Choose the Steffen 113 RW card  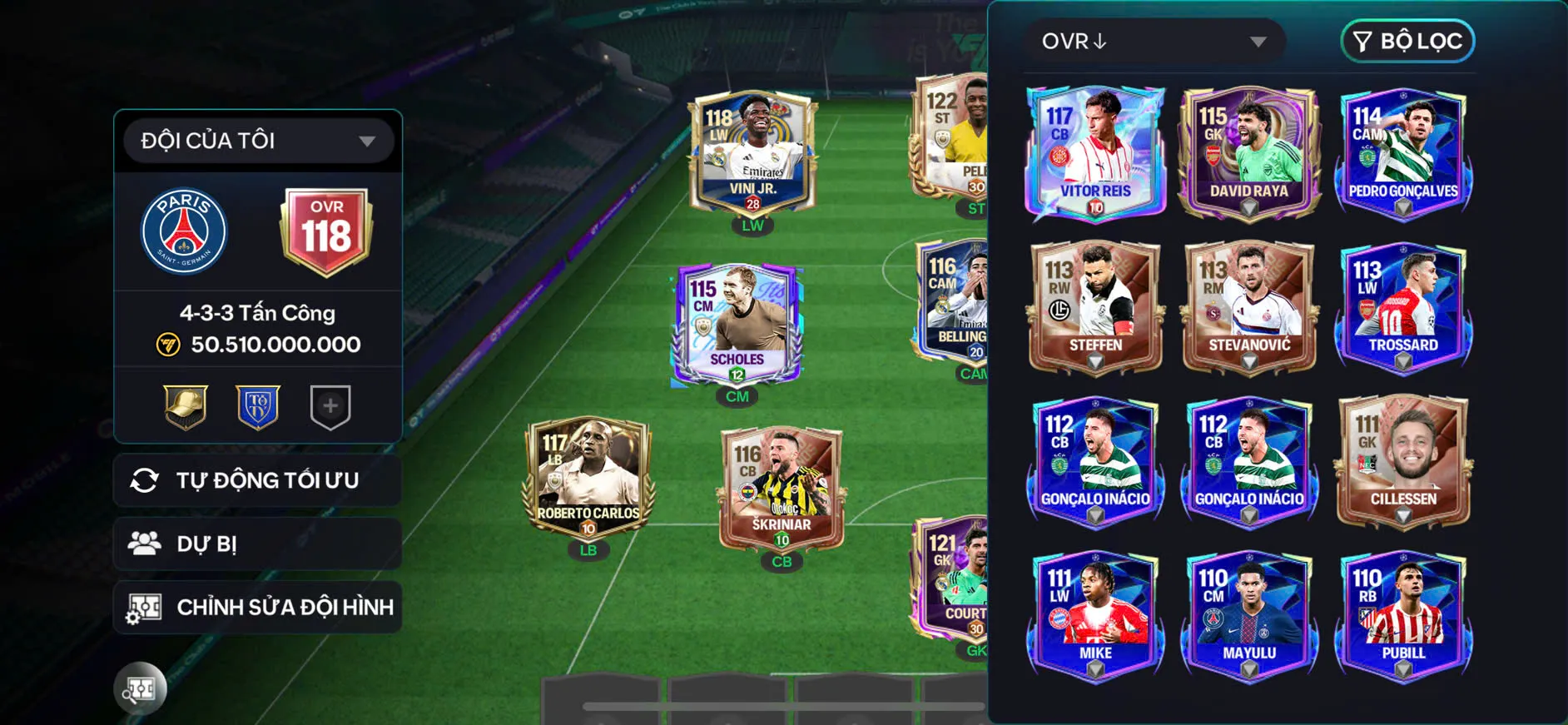tap(1095, 307)
